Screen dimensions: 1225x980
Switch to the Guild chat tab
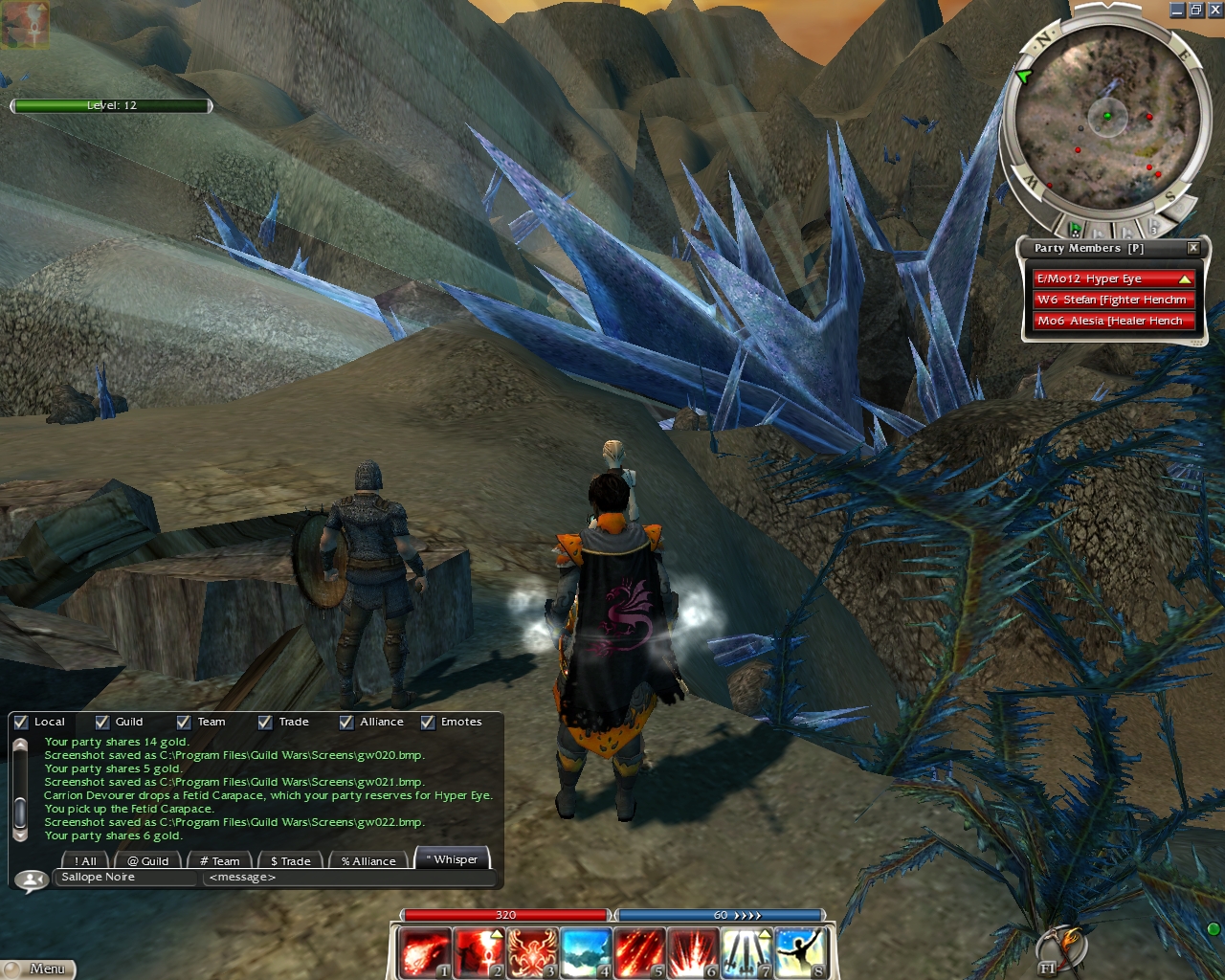click(148, 861)
